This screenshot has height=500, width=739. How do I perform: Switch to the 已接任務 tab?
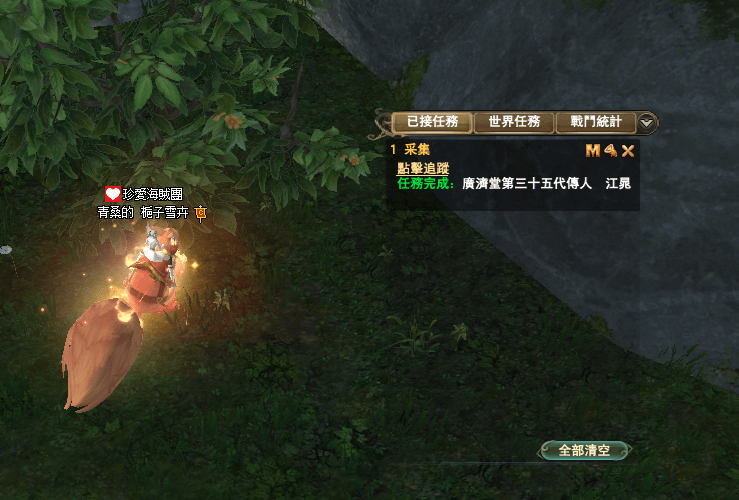coord(432,122)
